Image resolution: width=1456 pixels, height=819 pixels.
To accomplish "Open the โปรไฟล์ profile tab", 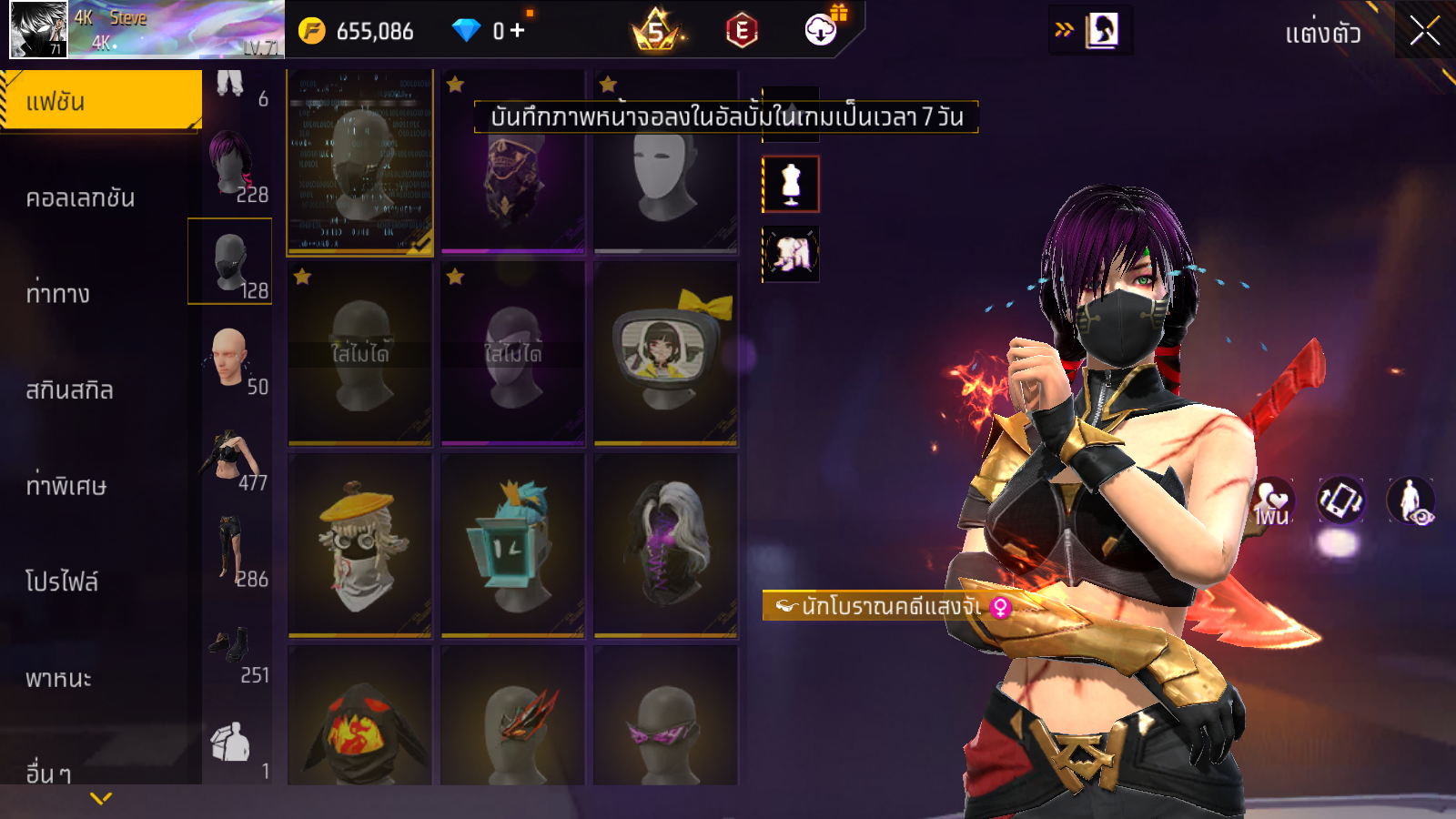I will pyautogui.click(x=61, y=581).
